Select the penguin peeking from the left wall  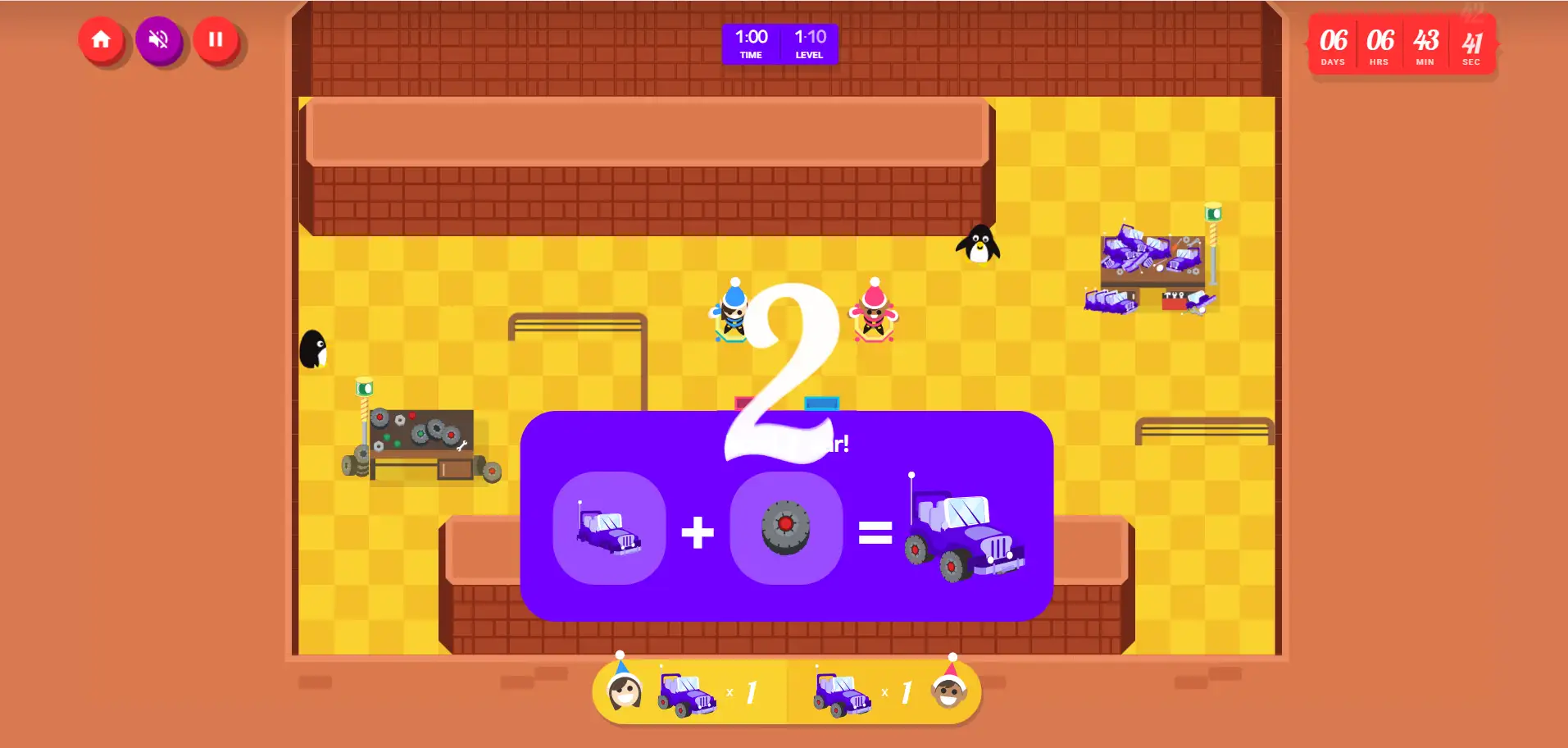(x=314, y=349)
